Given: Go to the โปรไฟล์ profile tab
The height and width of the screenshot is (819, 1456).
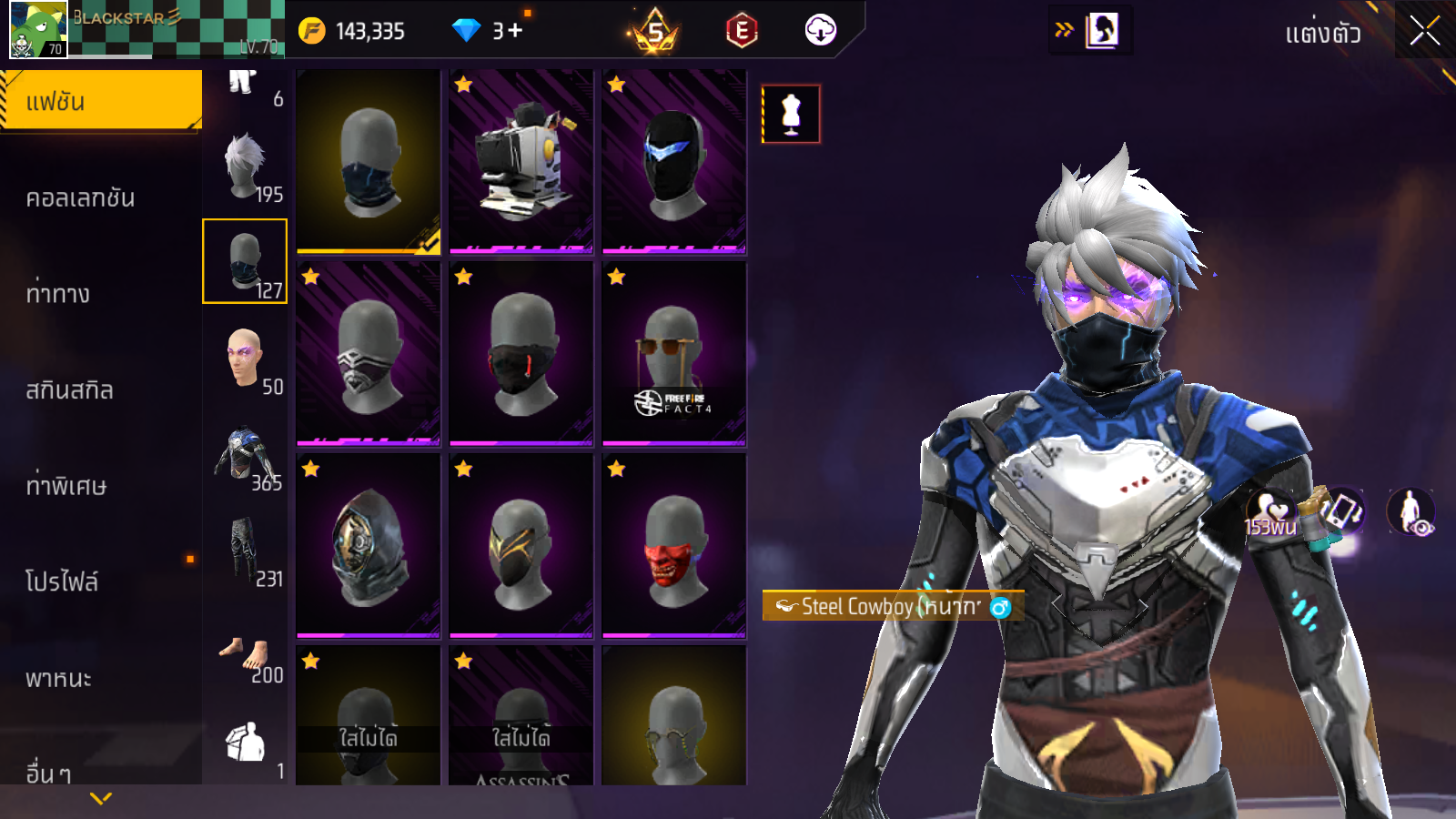Looking at the screenshot, I should tap(62, 581).
